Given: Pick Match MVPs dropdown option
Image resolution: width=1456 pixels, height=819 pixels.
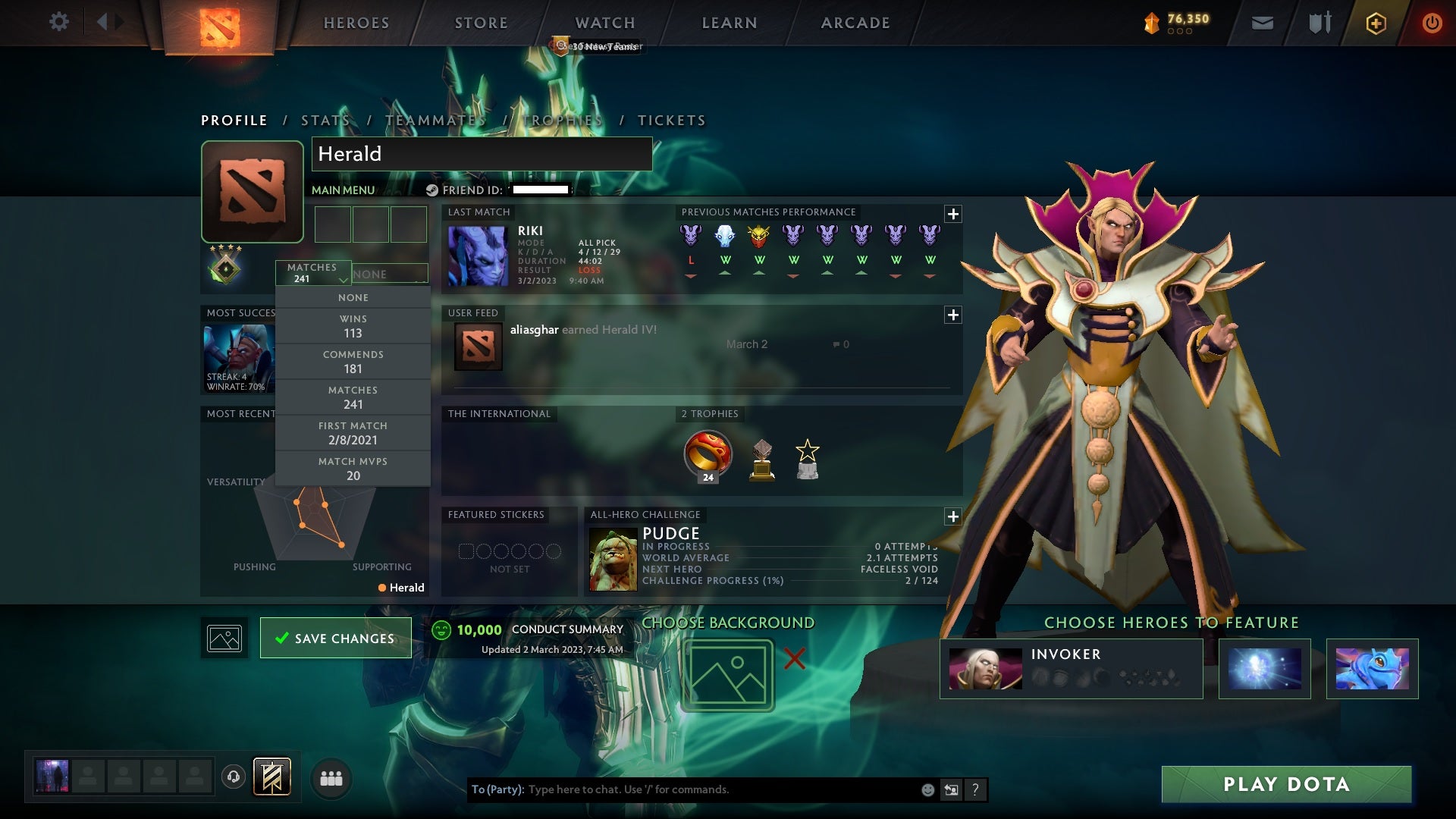Looking at the screenshot, I should pyautogui.click(x=353, y=469).
